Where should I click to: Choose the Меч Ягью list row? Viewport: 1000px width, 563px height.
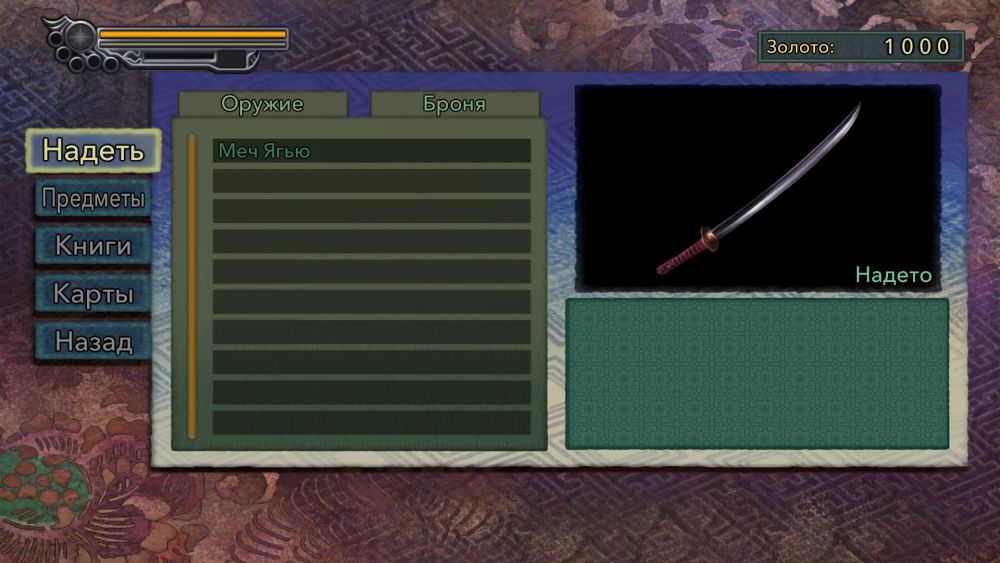371,151
